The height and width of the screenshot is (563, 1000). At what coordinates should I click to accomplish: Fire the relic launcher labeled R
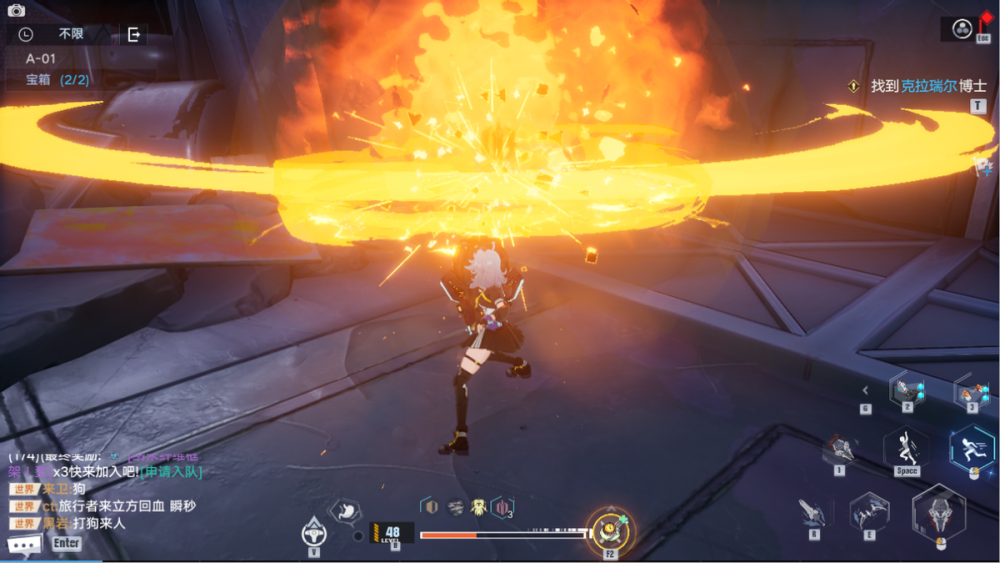tap(813, 511)
